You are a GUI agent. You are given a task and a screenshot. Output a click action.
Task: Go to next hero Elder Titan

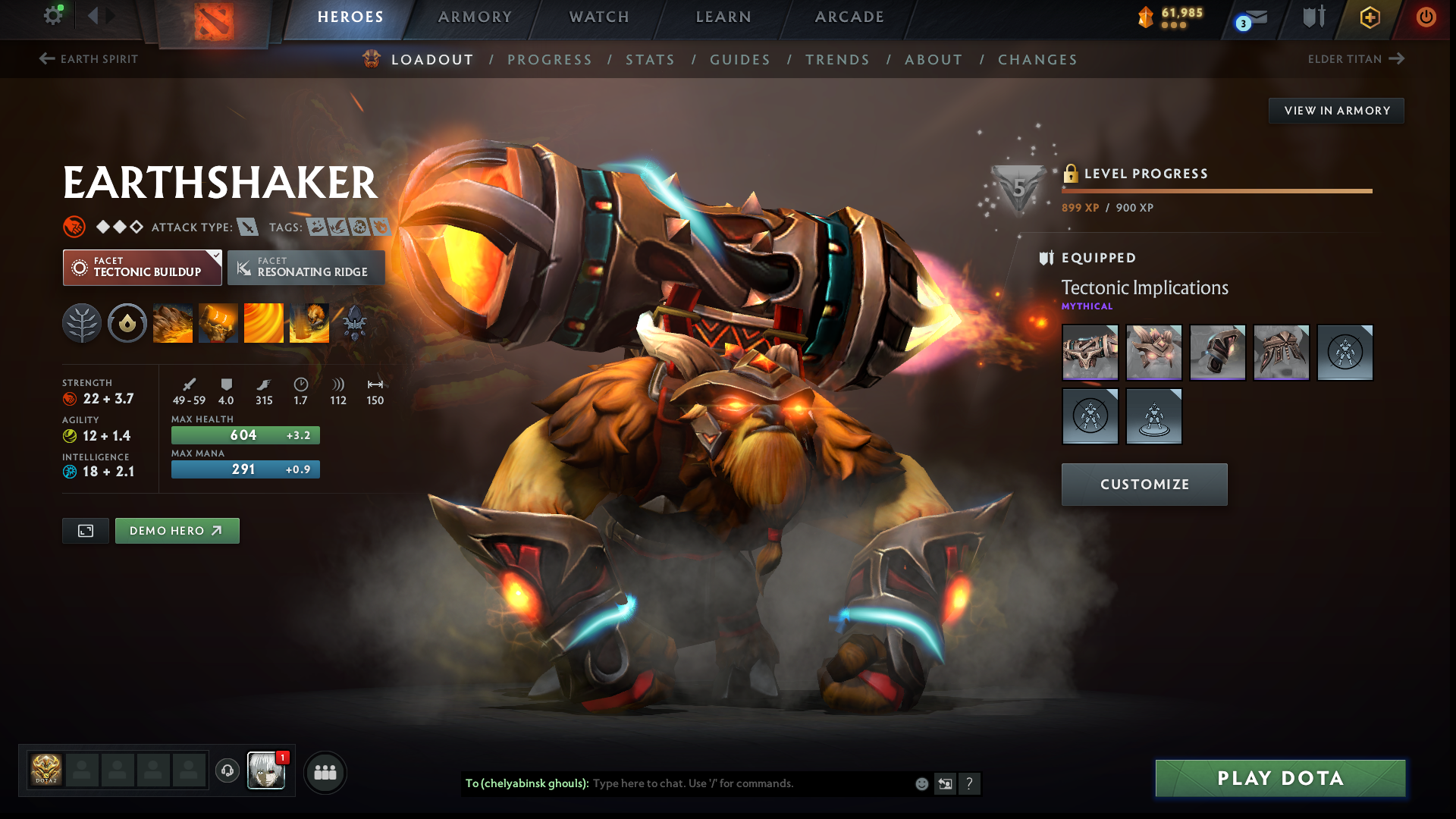[x=1356, y=59]
